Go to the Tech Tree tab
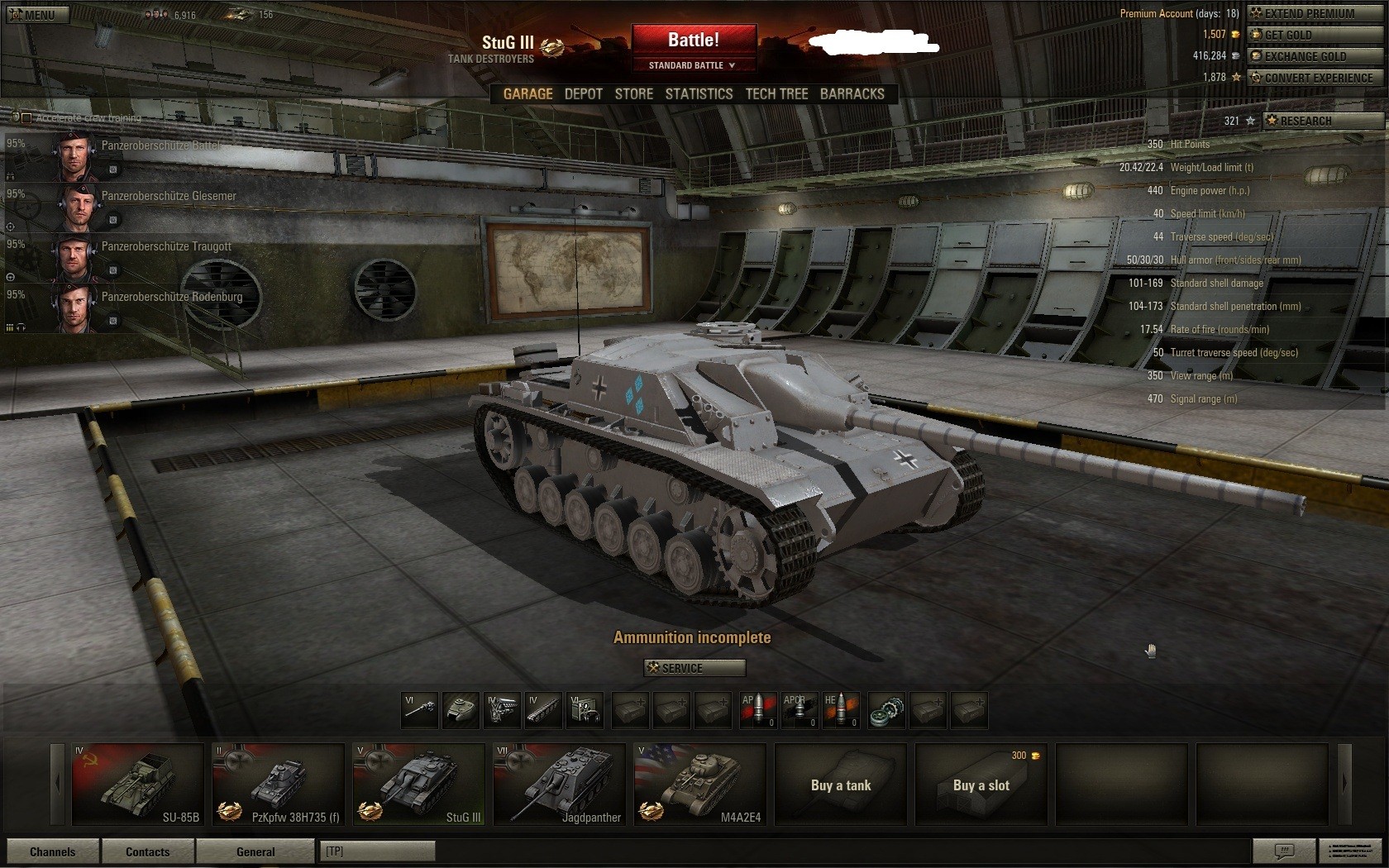The width and height of the screenshot is (1389, 868). (776, 94)
